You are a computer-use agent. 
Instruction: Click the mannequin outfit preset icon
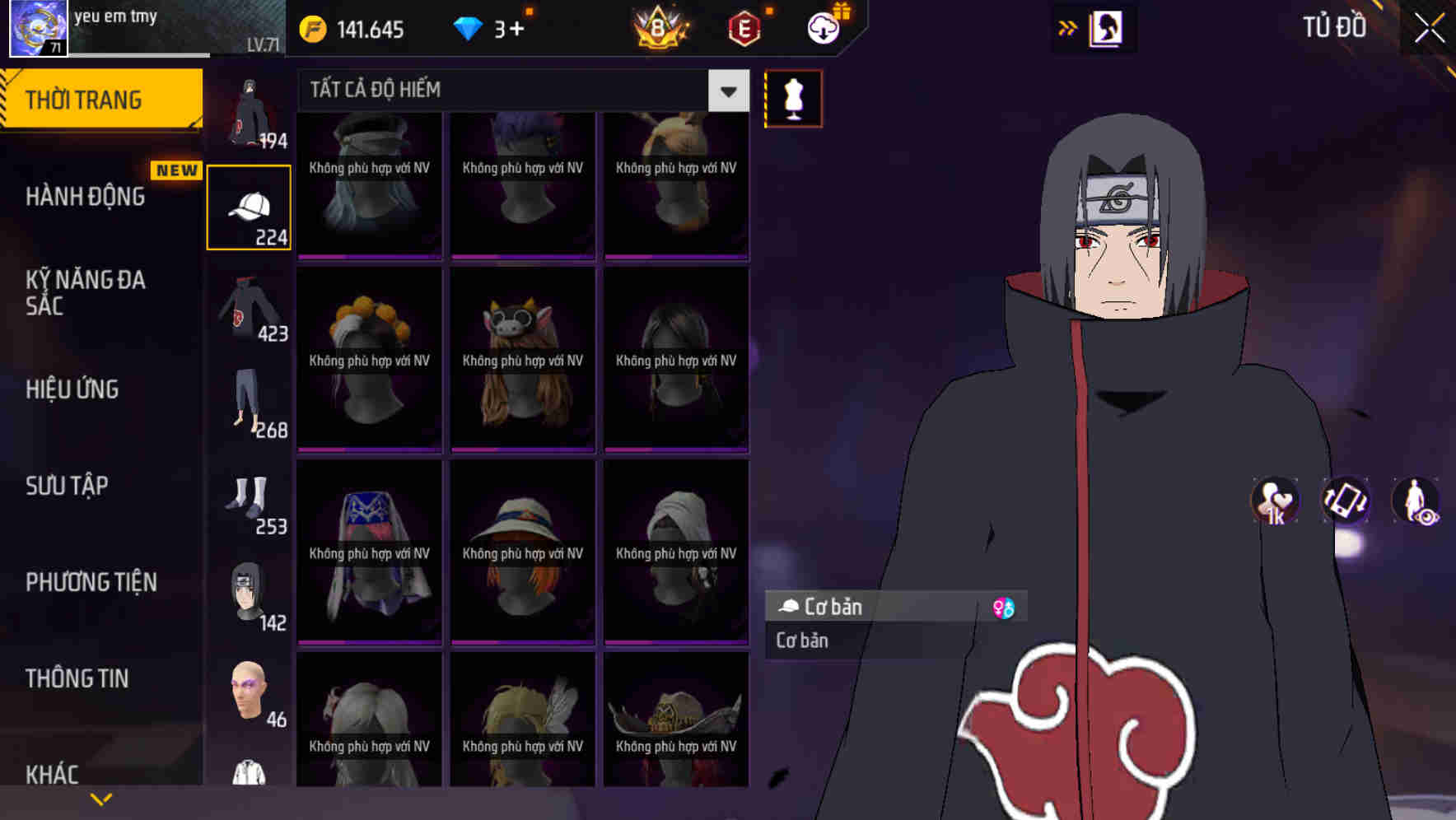click(x=792, y=98)
